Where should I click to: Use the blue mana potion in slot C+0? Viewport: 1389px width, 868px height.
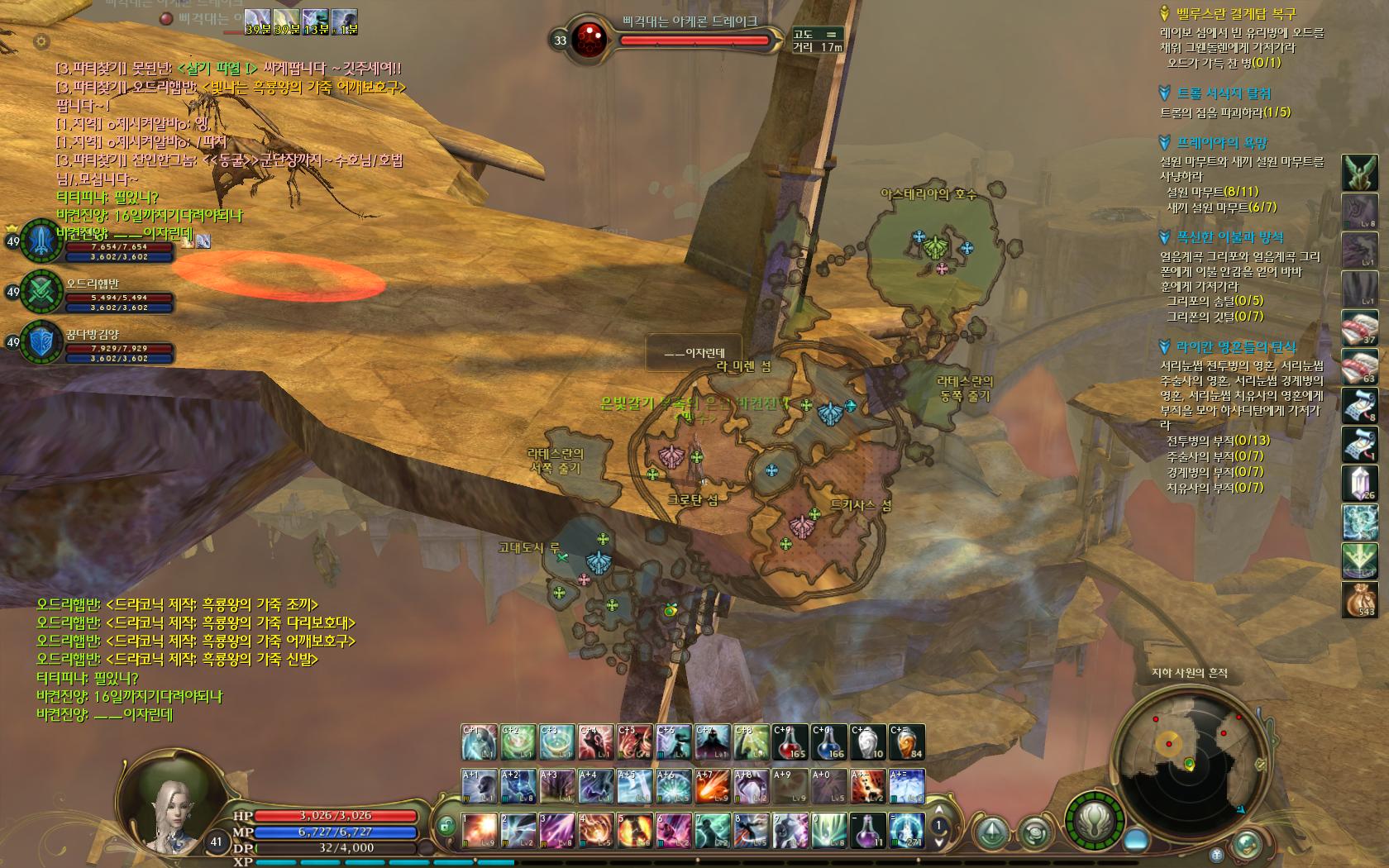tap(829, 742)
